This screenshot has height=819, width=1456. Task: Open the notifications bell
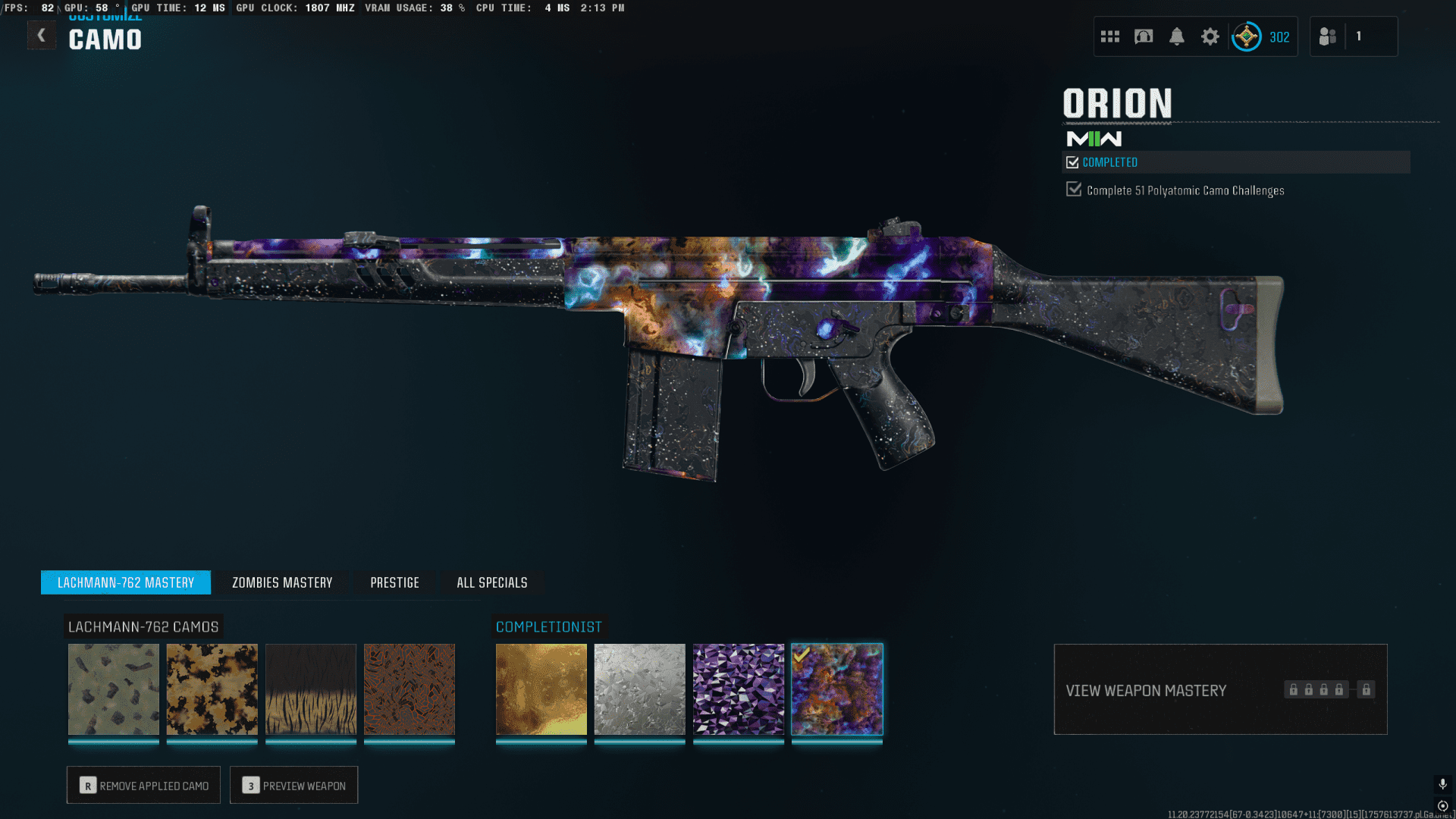tap(1177, 36)
